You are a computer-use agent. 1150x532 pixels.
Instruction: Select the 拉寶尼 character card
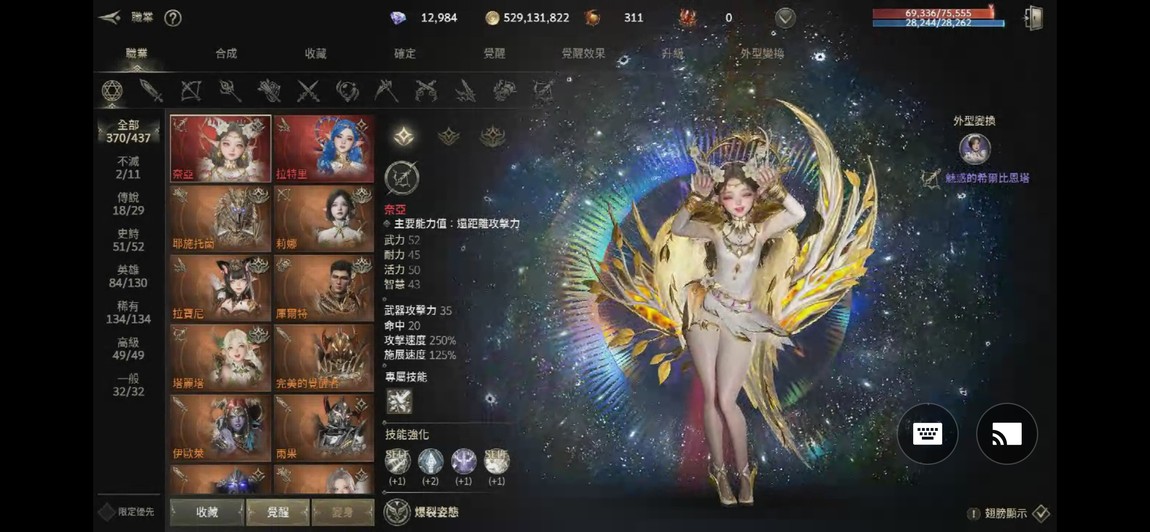tap(220, 288)
